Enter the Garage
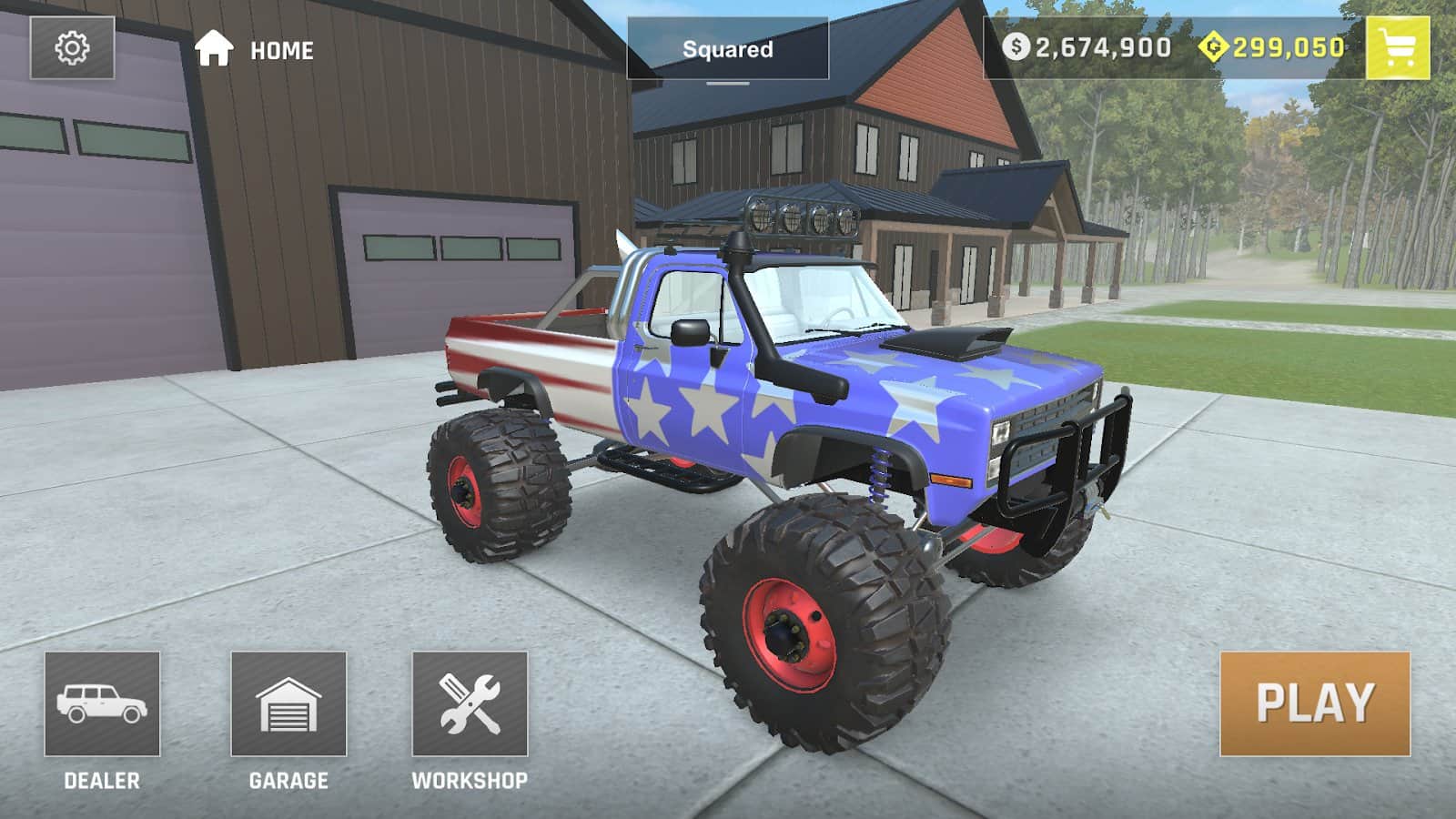Image resolution: width=1456 pixels, height=819 pixels. coord(288,703)
